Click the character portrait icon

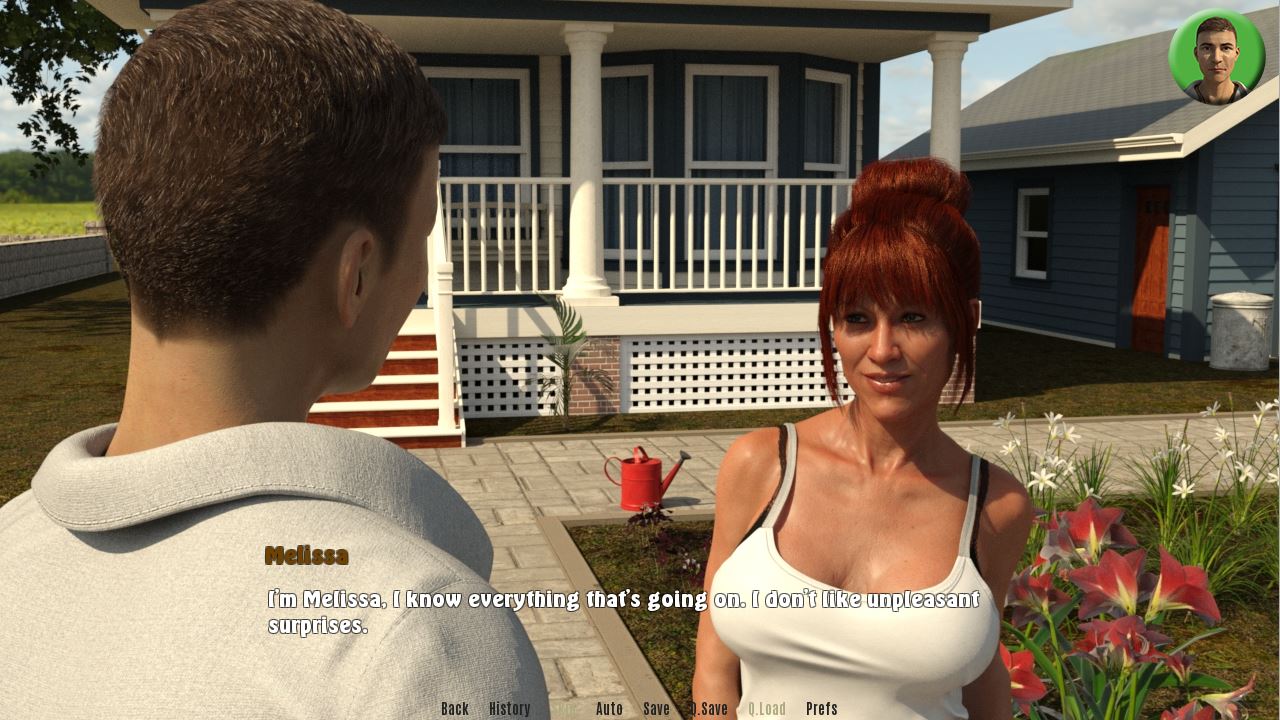1216,57
